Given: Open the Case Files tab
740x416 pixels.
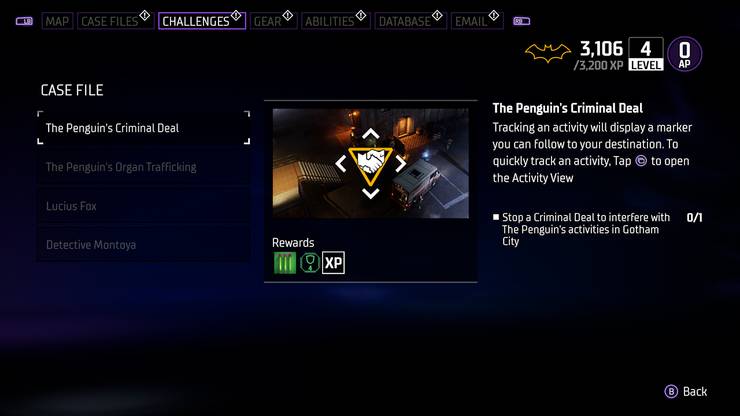Looking at the screenshot, I should point(110,21).
